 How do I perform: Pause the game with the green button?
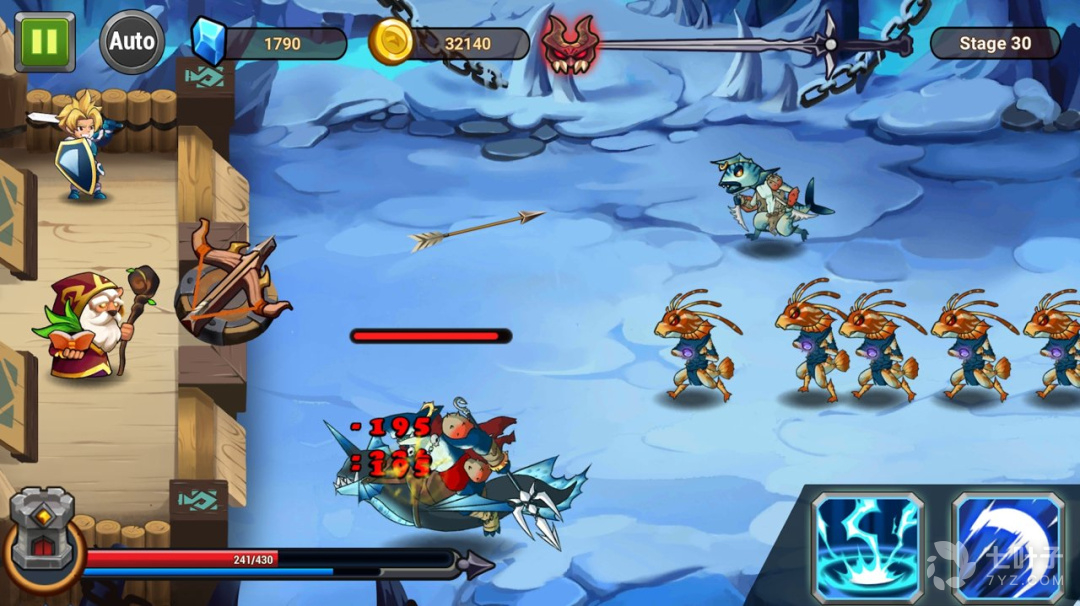(x=44, y=41)
